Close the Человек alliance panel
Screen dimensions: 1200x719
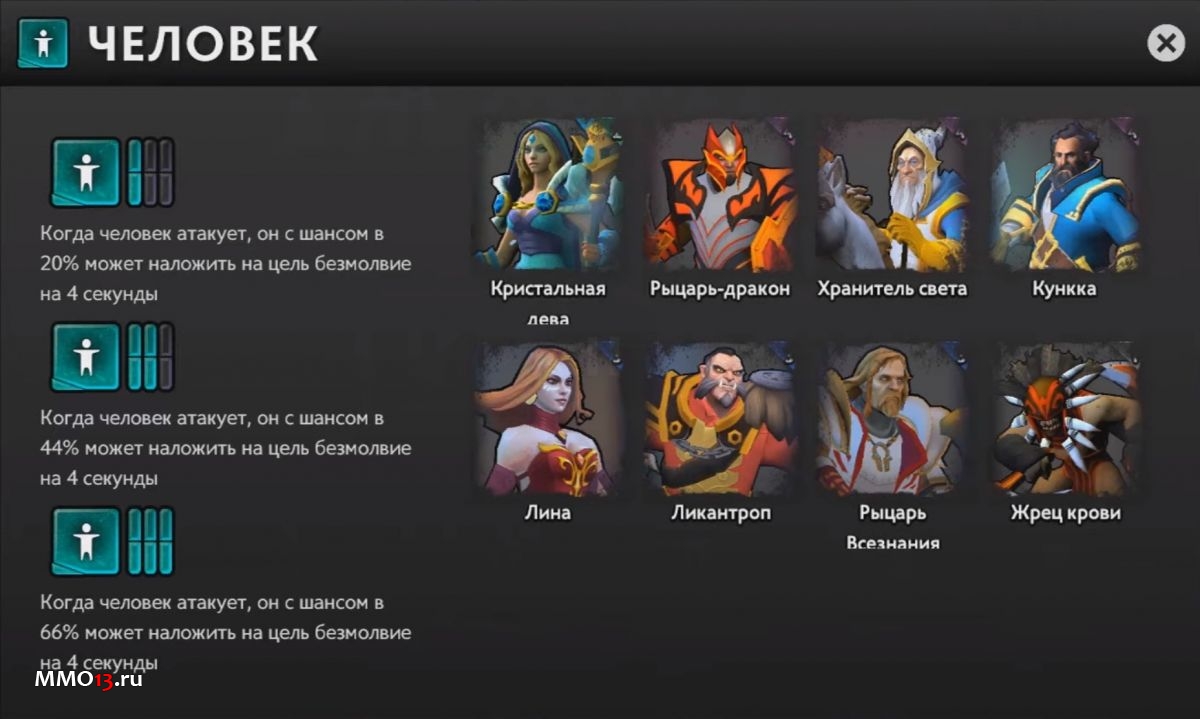coord(1165,43)
